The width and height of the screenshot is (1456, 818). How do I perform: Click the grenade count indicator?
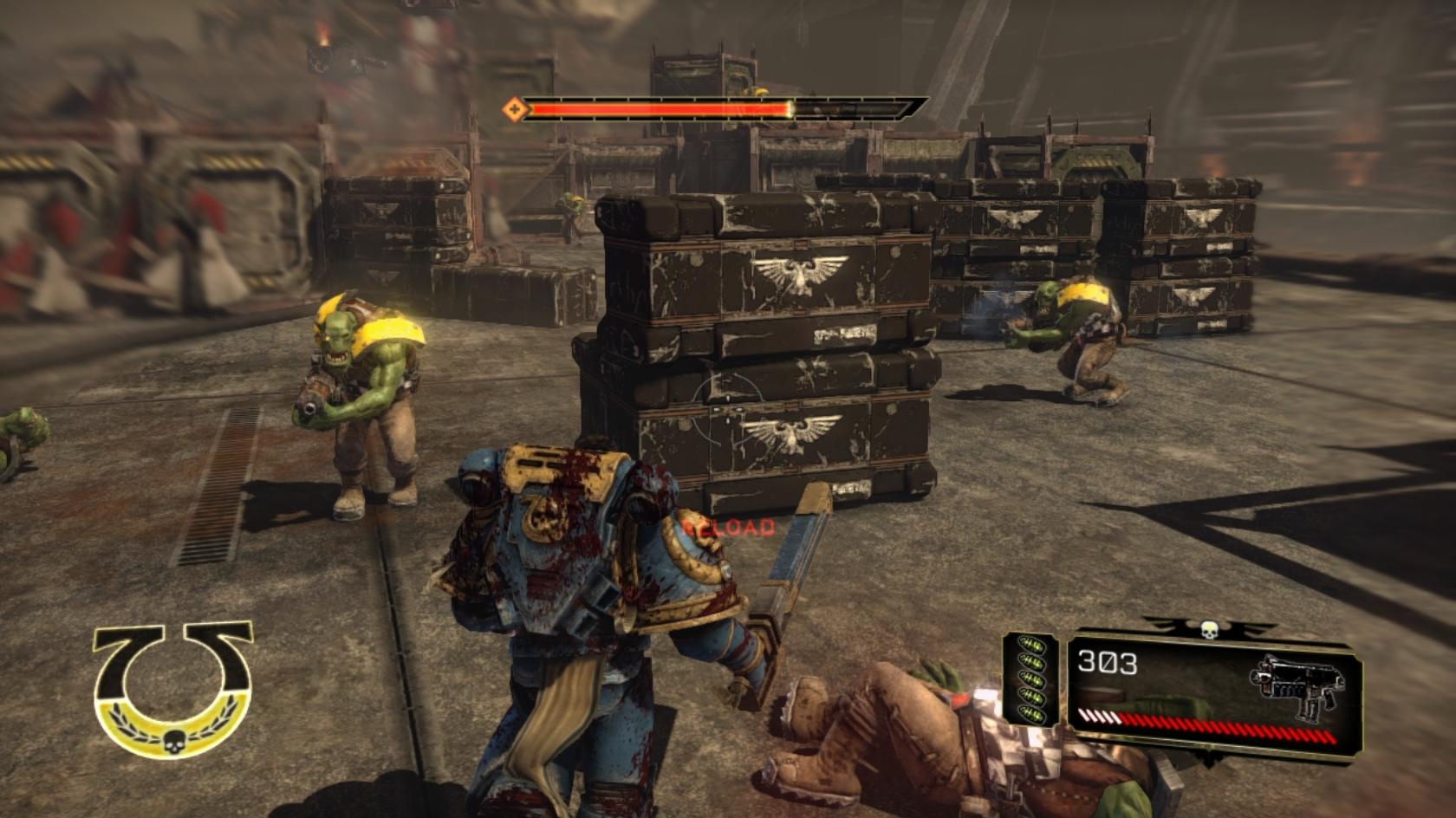(1030, 680)
